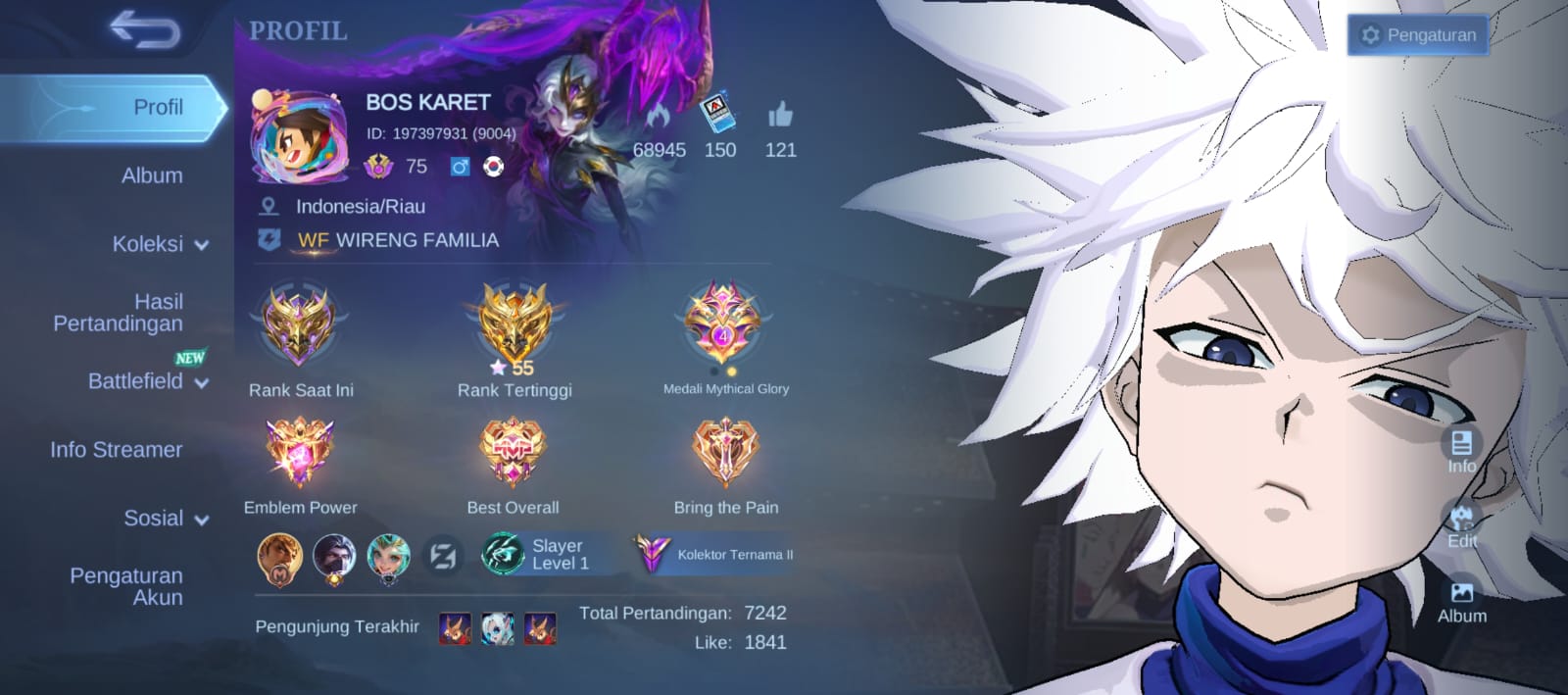Open the Medali Mythical Glory medal
Image resolution: width=1568 pixels, height=695 pixels.
coord(723,323)
